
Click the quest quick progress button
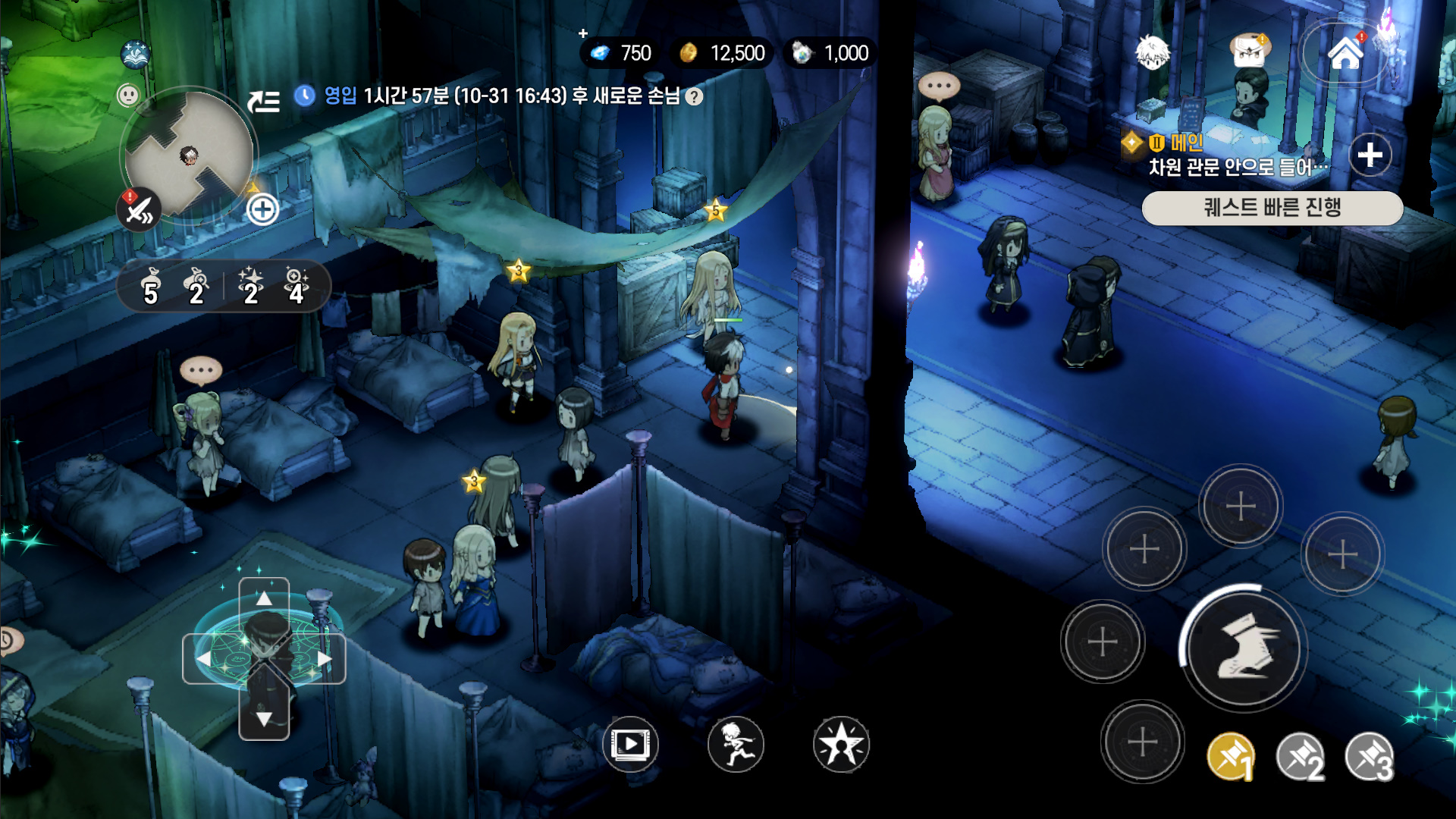click(x=1272, y=207)
